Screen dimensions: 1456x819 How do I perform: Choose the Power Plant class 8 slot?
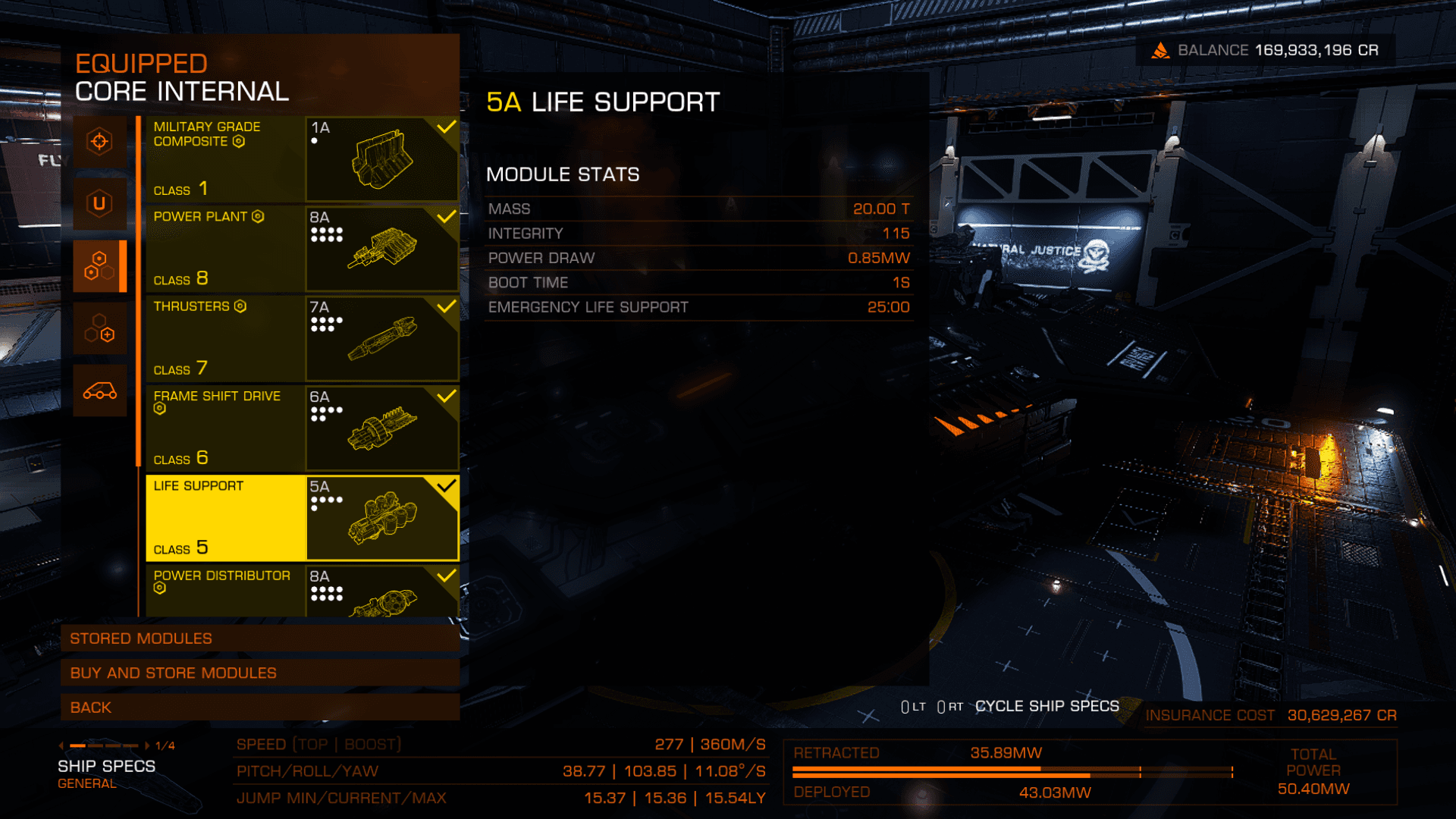tap(302, 248)
